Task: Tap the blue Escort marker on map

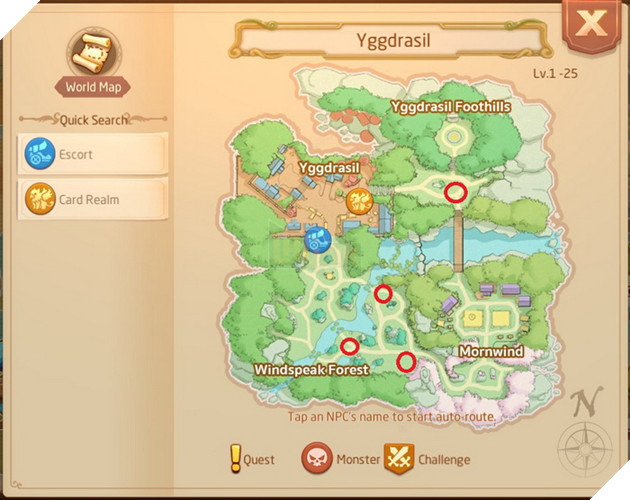Action: pos(317,240)
